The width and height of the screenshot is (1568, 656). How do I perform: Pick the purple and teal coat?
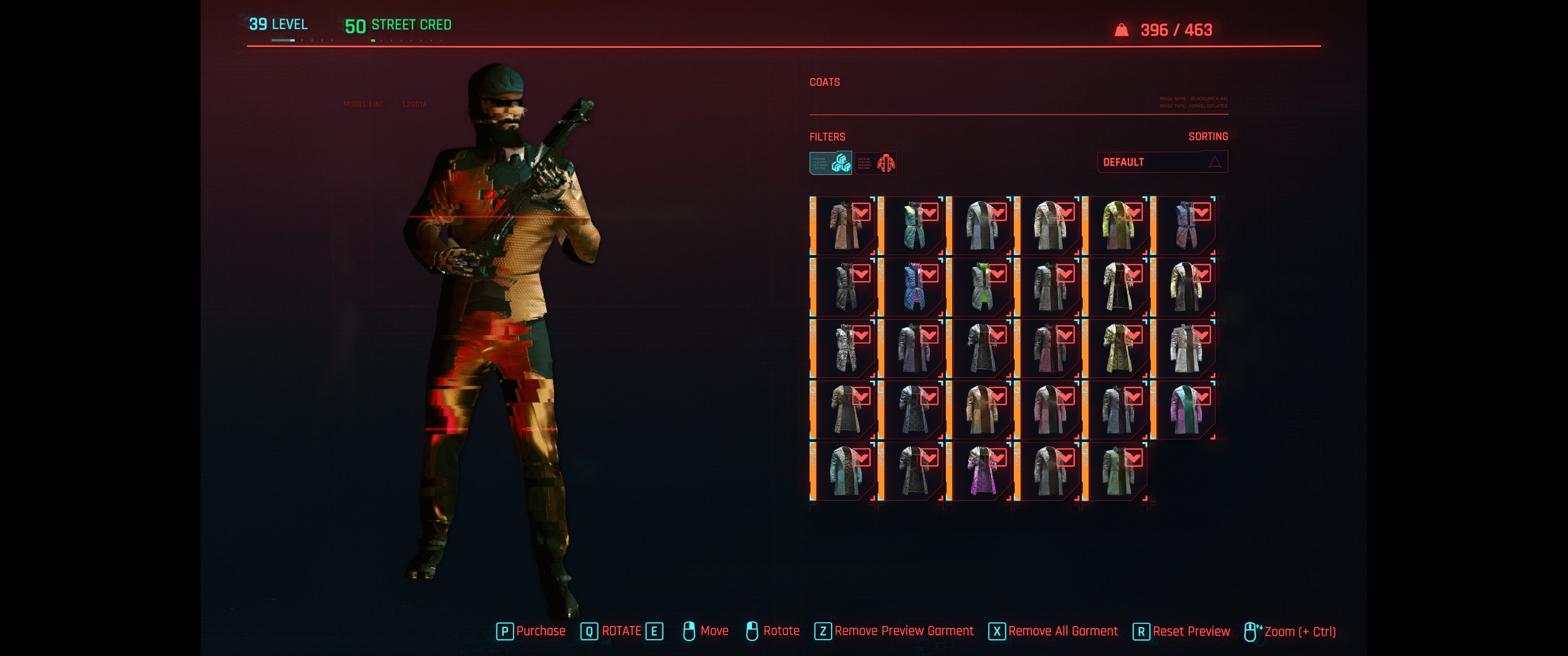(x=1186, y=410)
